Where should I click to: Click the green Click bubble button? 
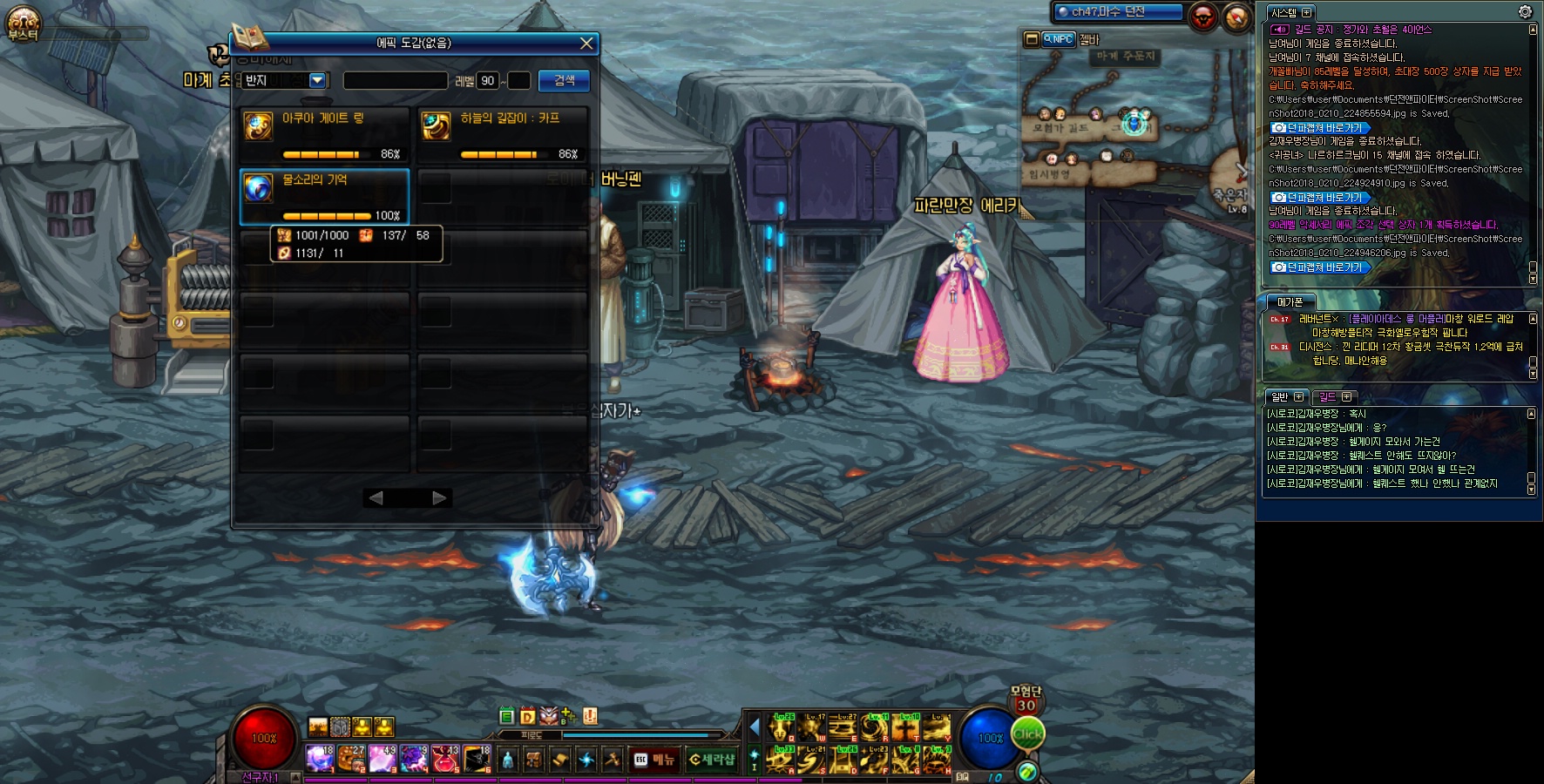[1027, 733]
